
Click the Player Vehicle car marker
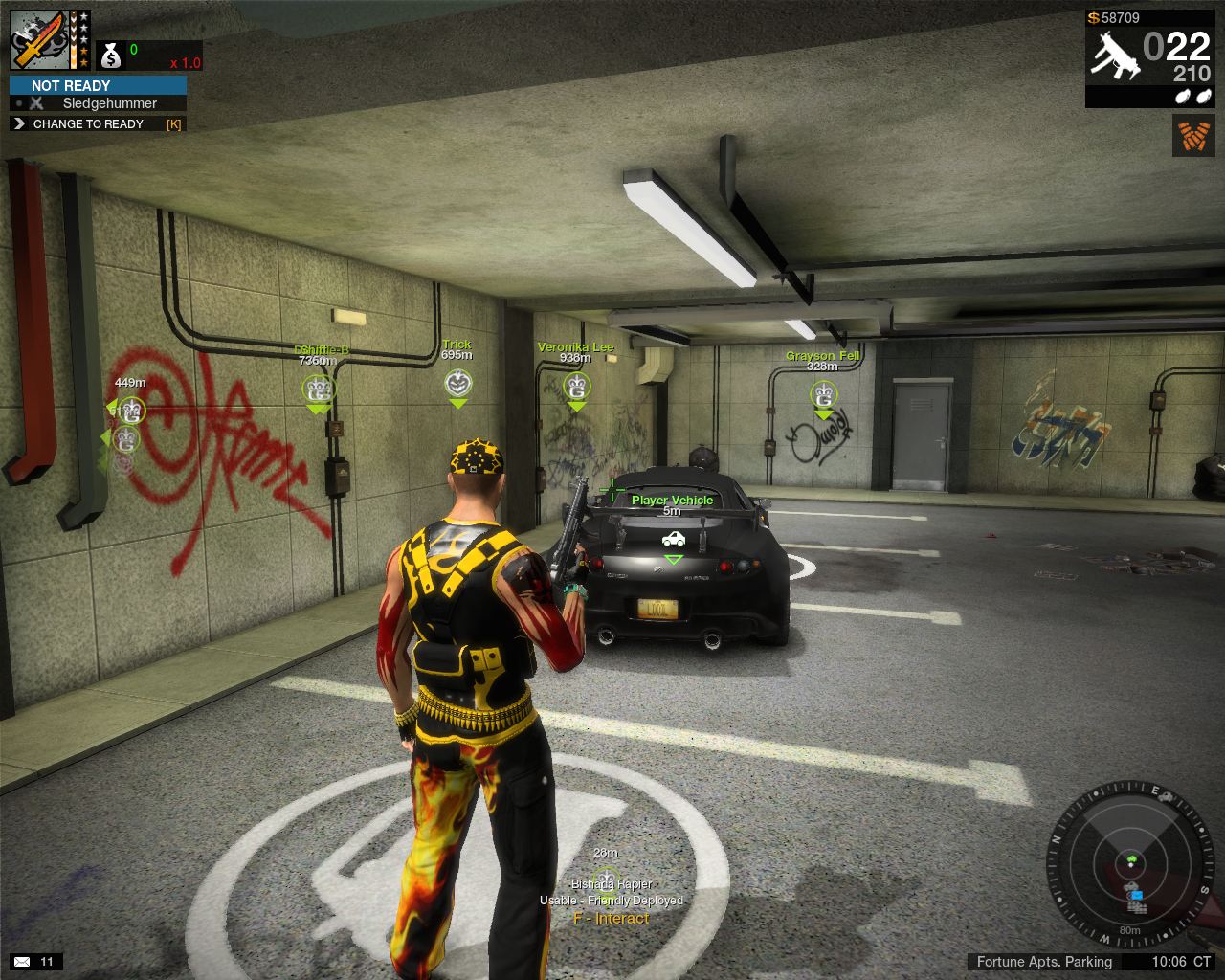pos(673,539)
